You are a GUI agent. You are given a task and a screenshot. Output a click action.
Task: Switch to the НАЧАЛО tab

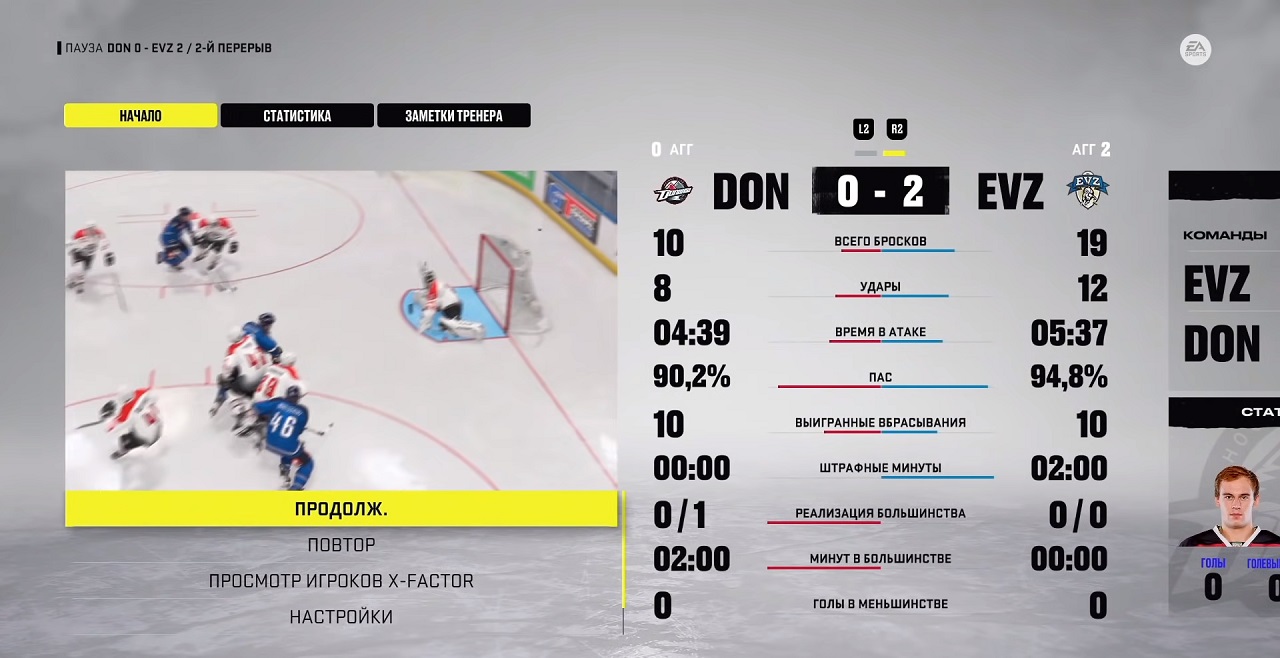(141, 116)
